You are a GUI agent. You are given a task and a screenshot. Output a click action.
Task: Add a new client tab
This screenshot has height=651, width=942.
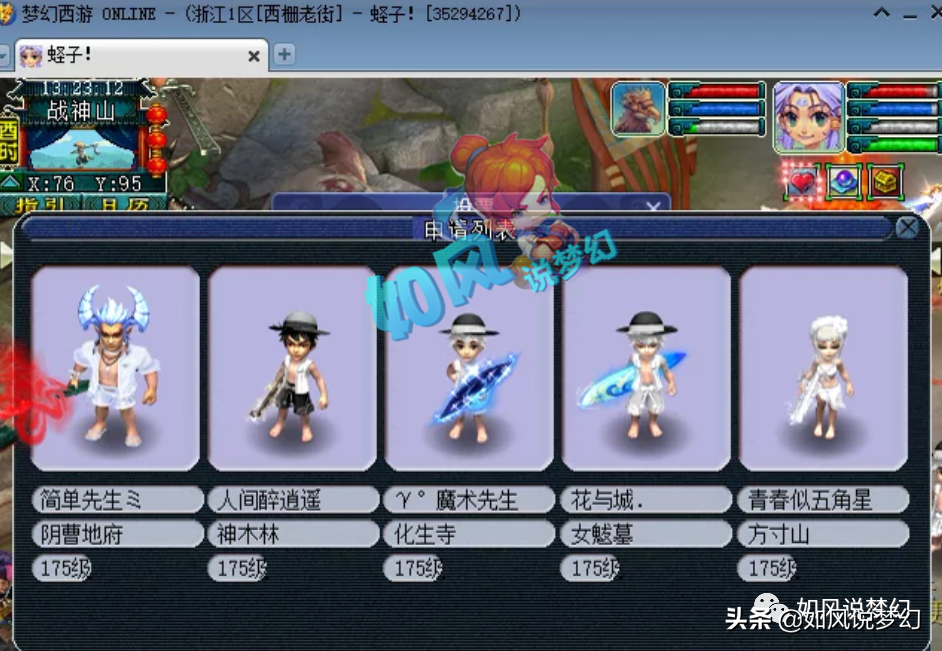tap(285, 55)
